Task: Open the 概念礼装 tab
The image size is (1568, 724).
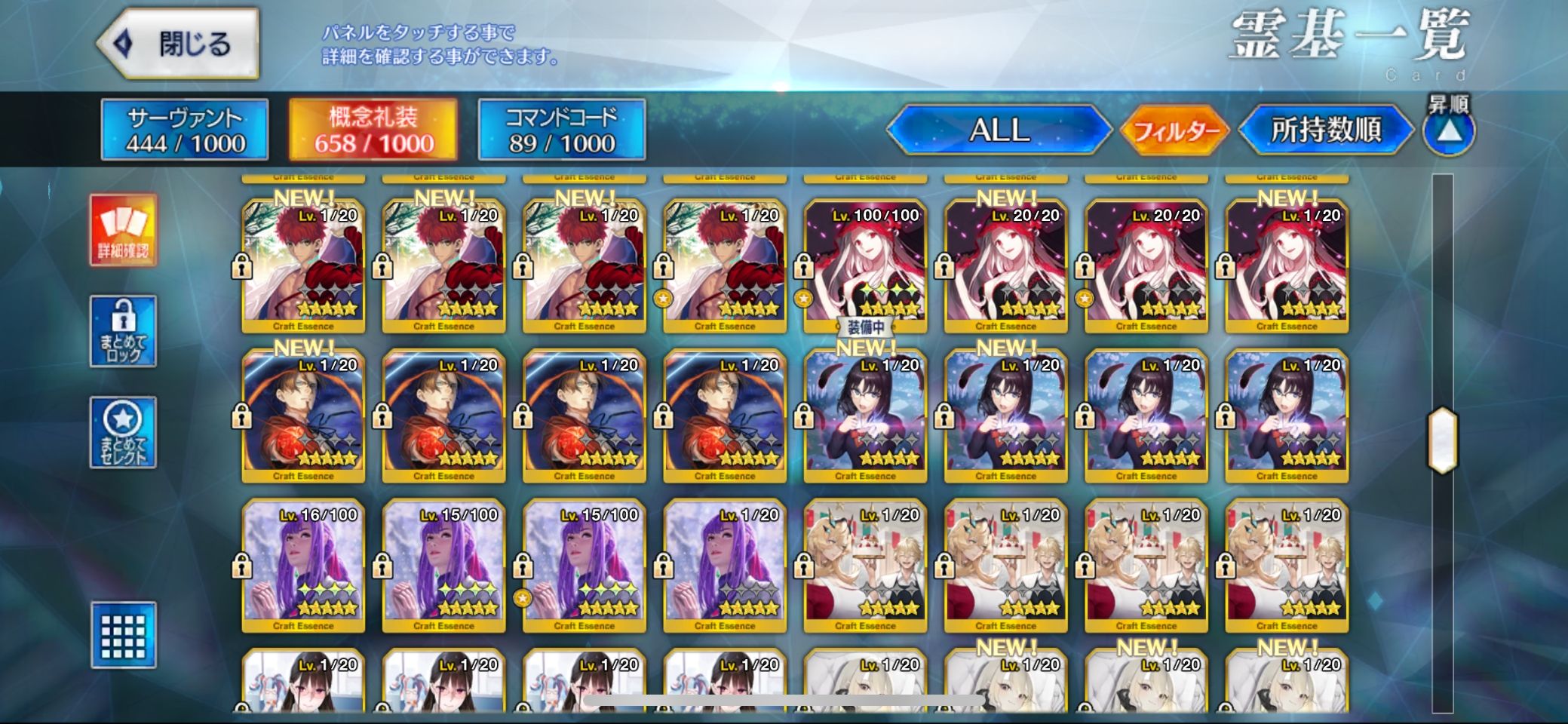Action: (x=373, y=130)
